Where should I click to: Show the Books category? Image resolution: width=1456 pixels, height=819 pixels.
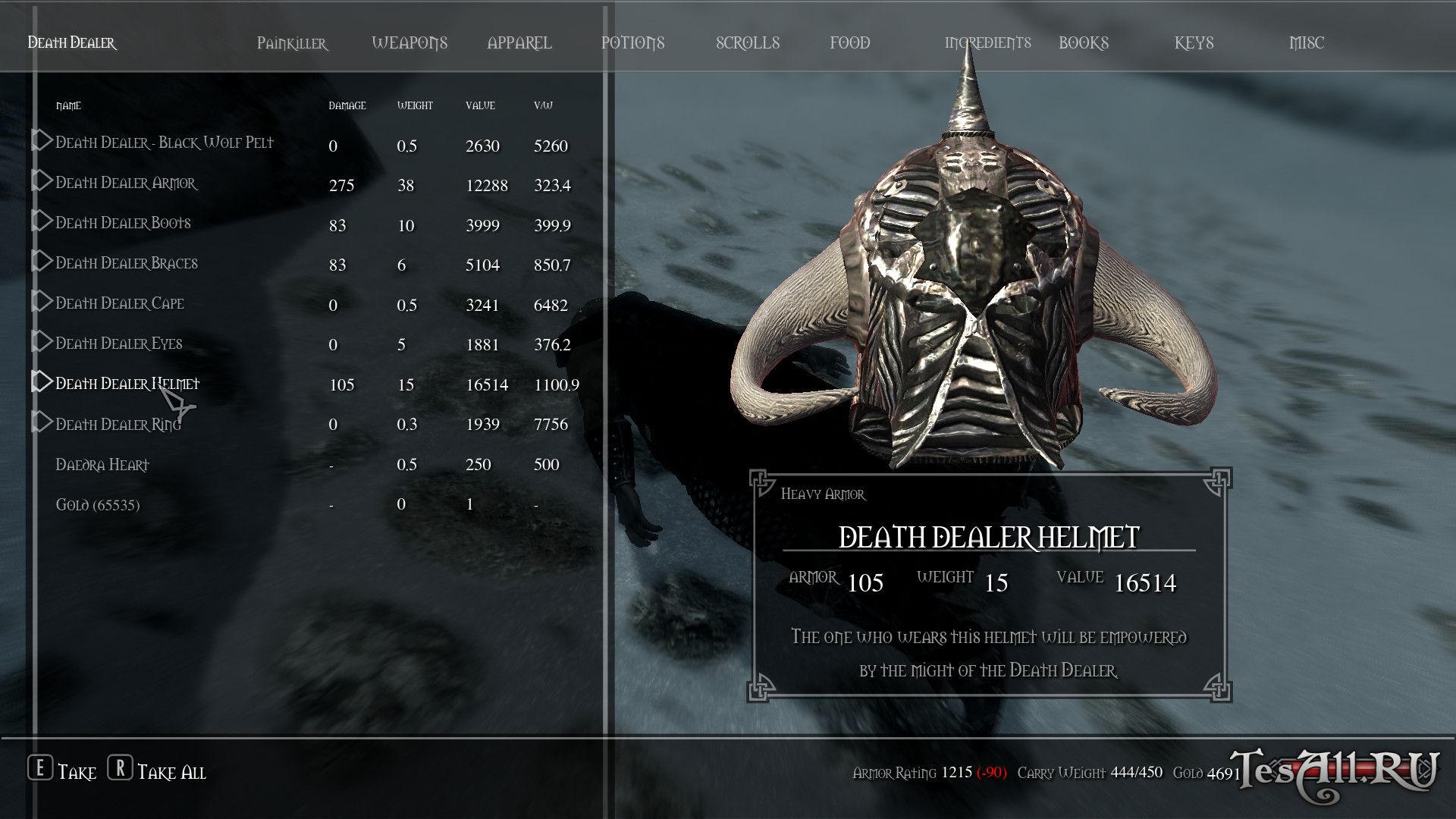click(1083, 43)
